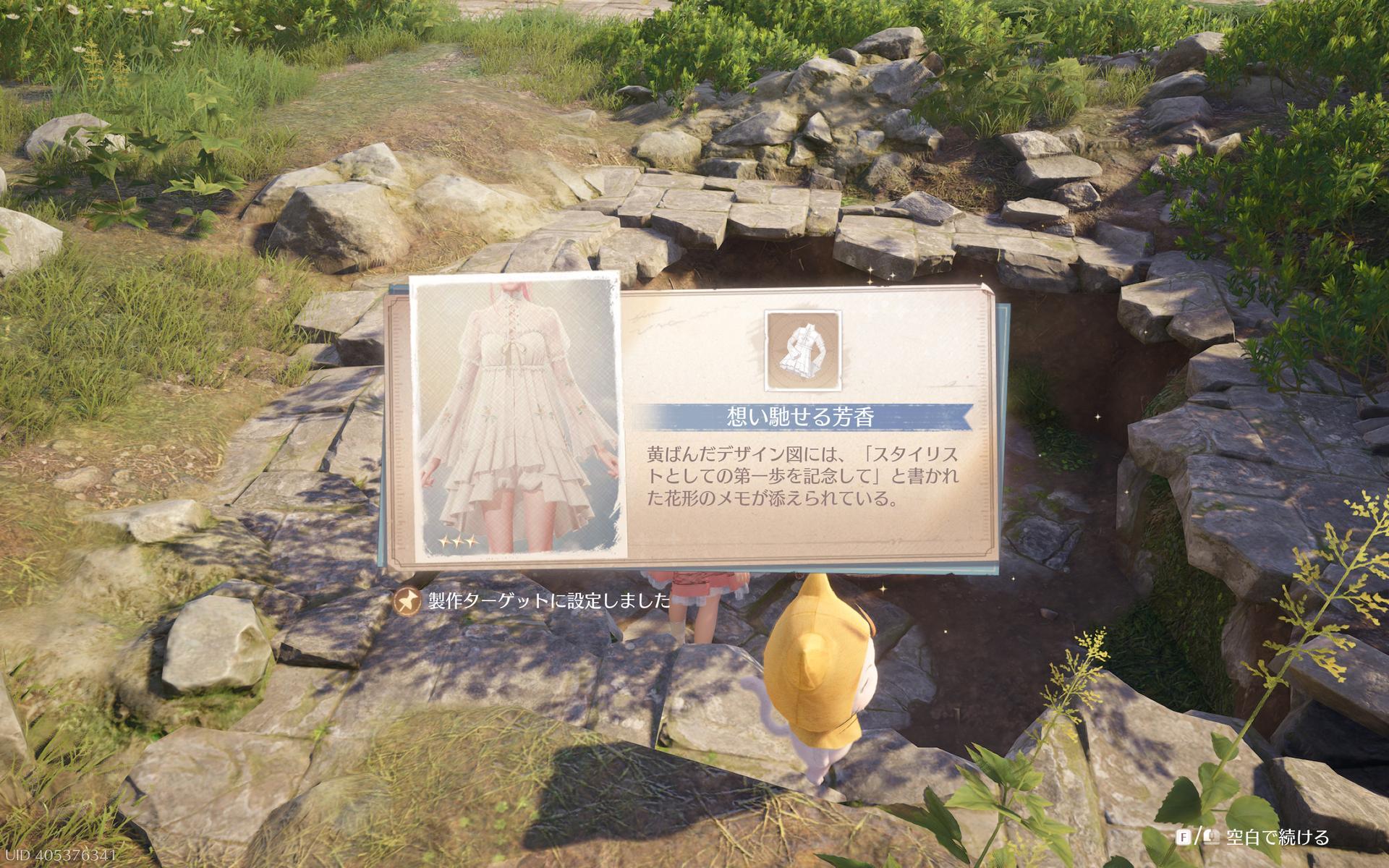The width and height of the screenshot is (1389, 868).
Task: Click the pin icon for crafting target notice
Action: pyautogui.click(x=407, y=600)
